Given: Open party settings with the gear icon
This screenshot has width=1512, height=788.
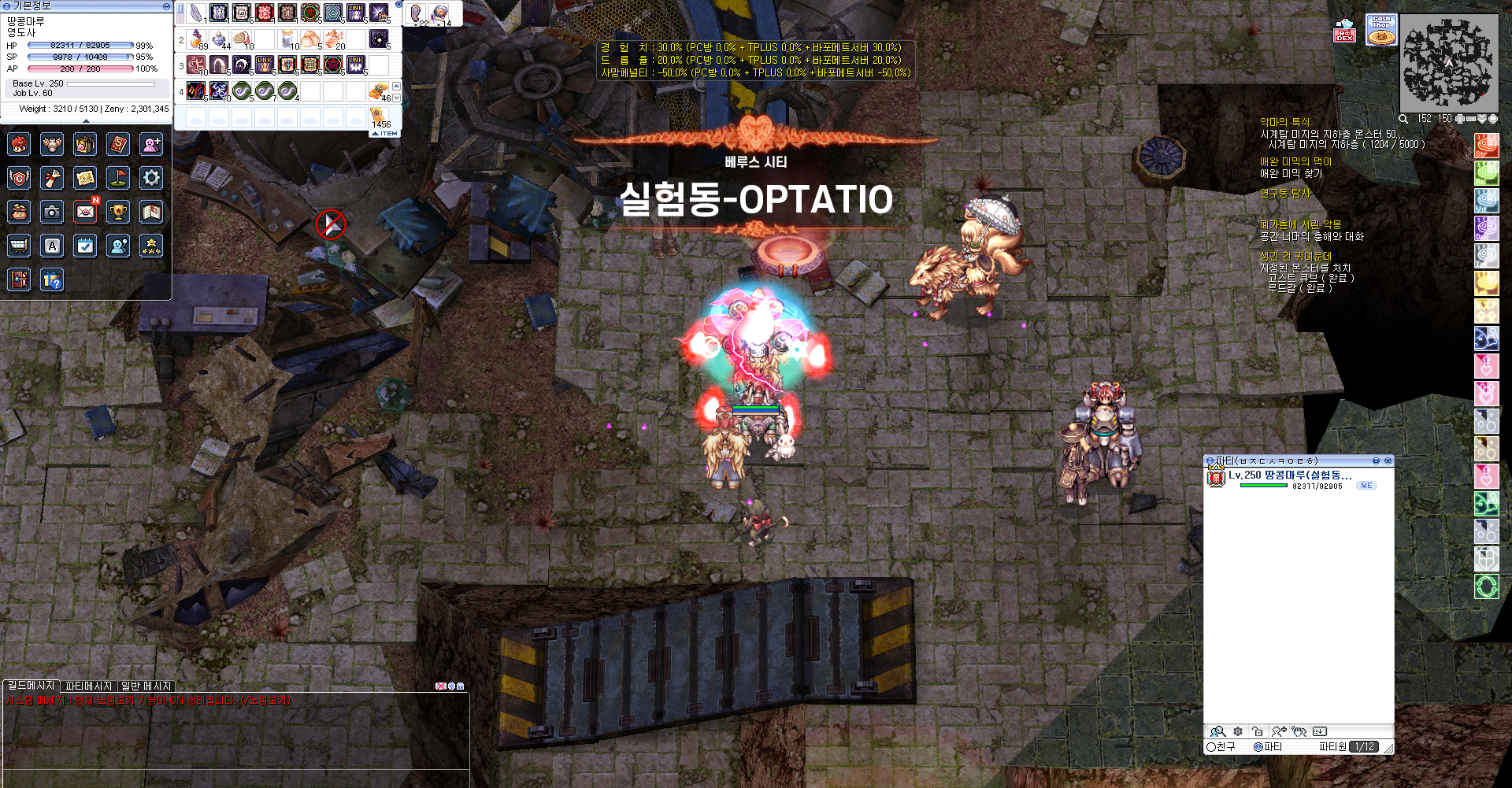Looking at the screenshot, I should pos(1237,733).
